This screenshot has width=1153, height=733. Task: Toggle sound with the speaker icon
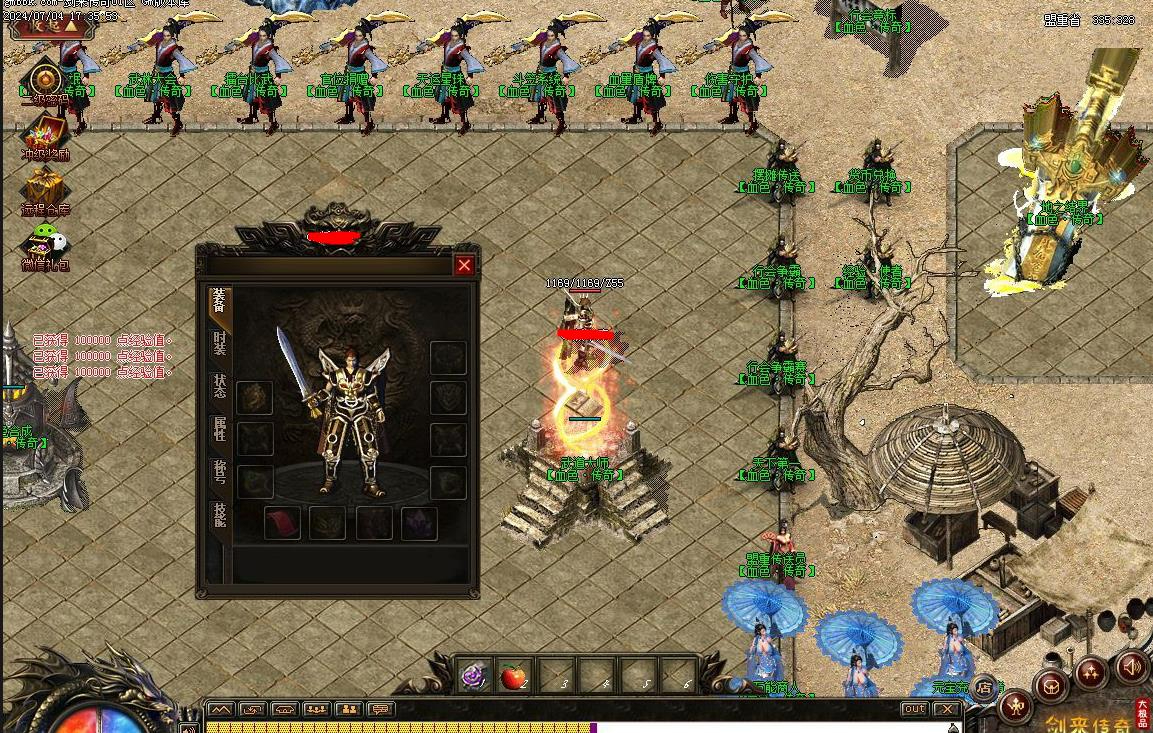click(x=1132, y=667)
